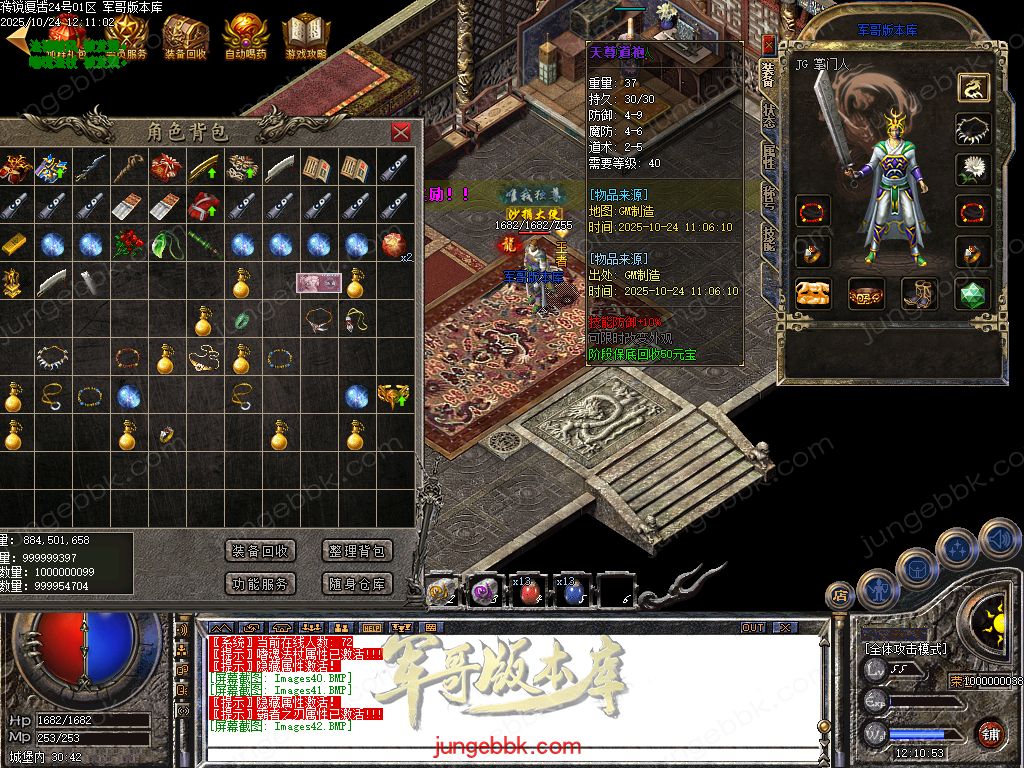Select the gold bar in the bag

[13, 245]
